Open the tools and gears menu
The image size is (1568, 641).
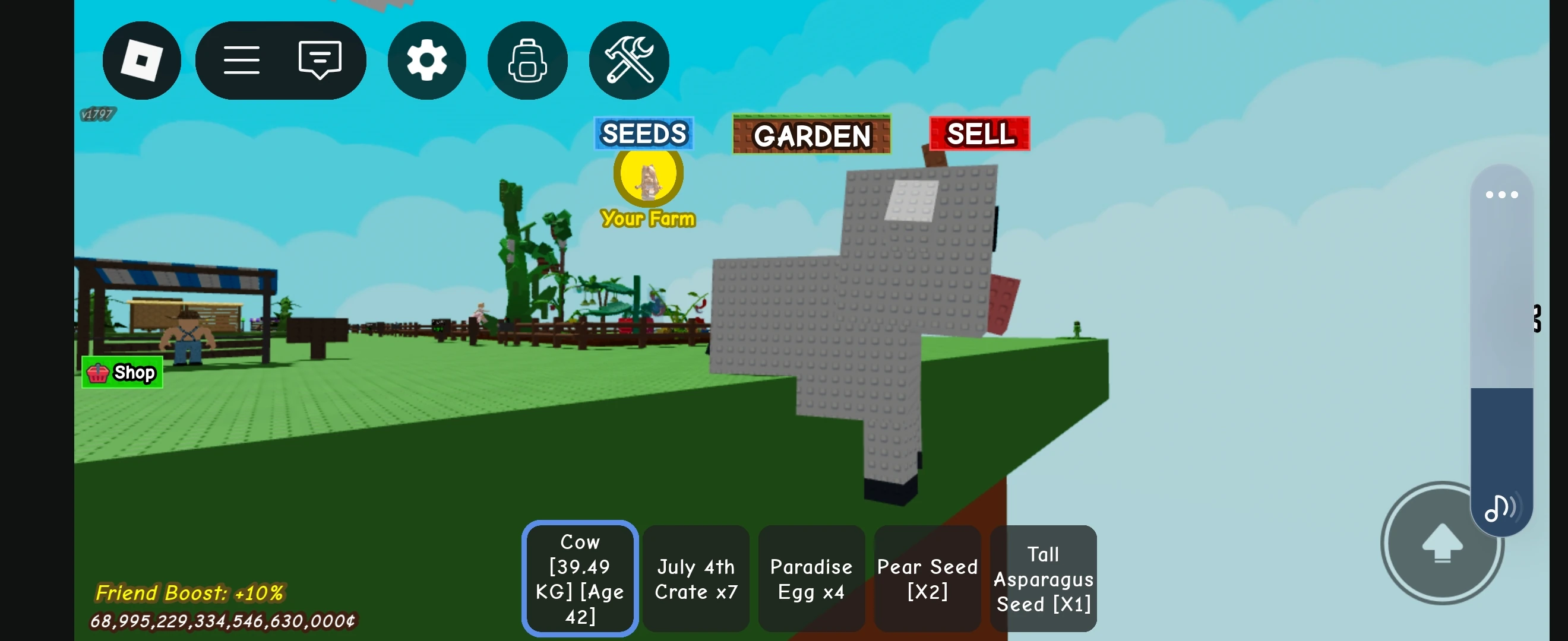coord(628,59)
